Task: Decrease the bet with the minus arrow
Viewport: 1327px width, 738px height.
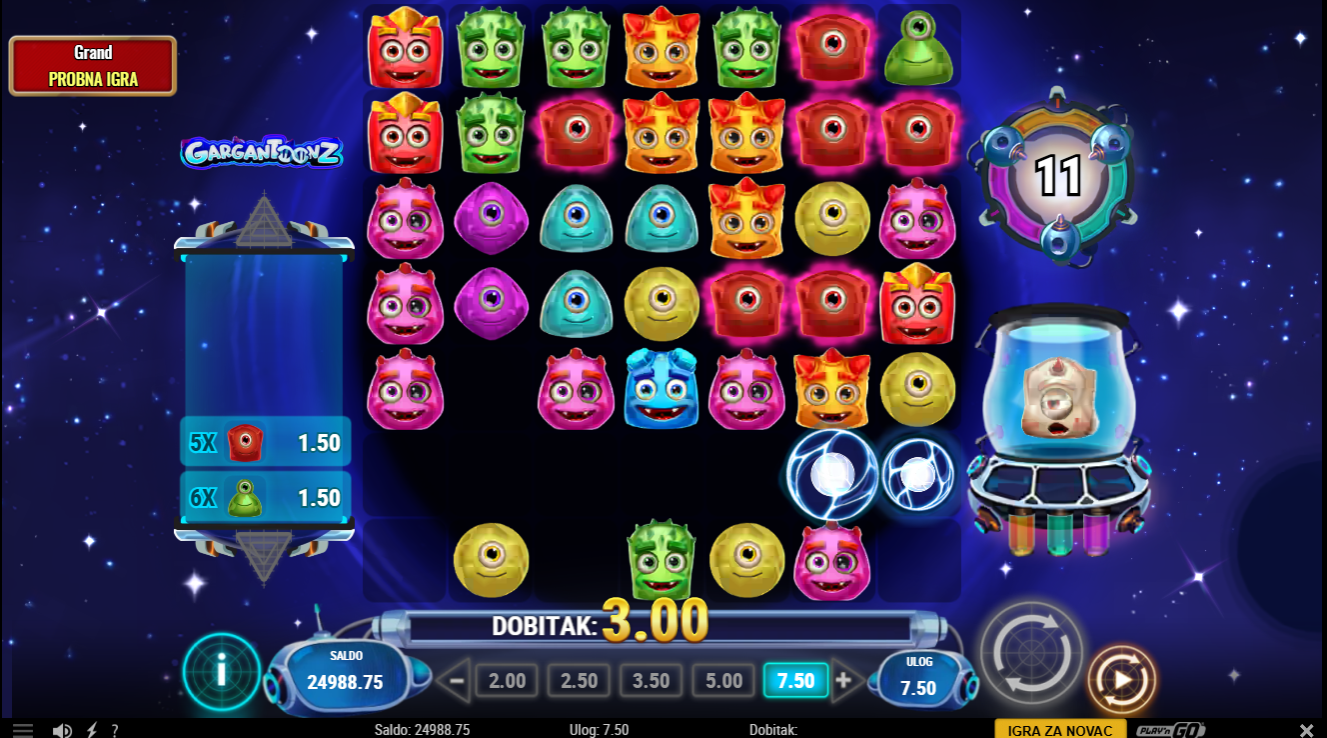Action: pos(455,681)
